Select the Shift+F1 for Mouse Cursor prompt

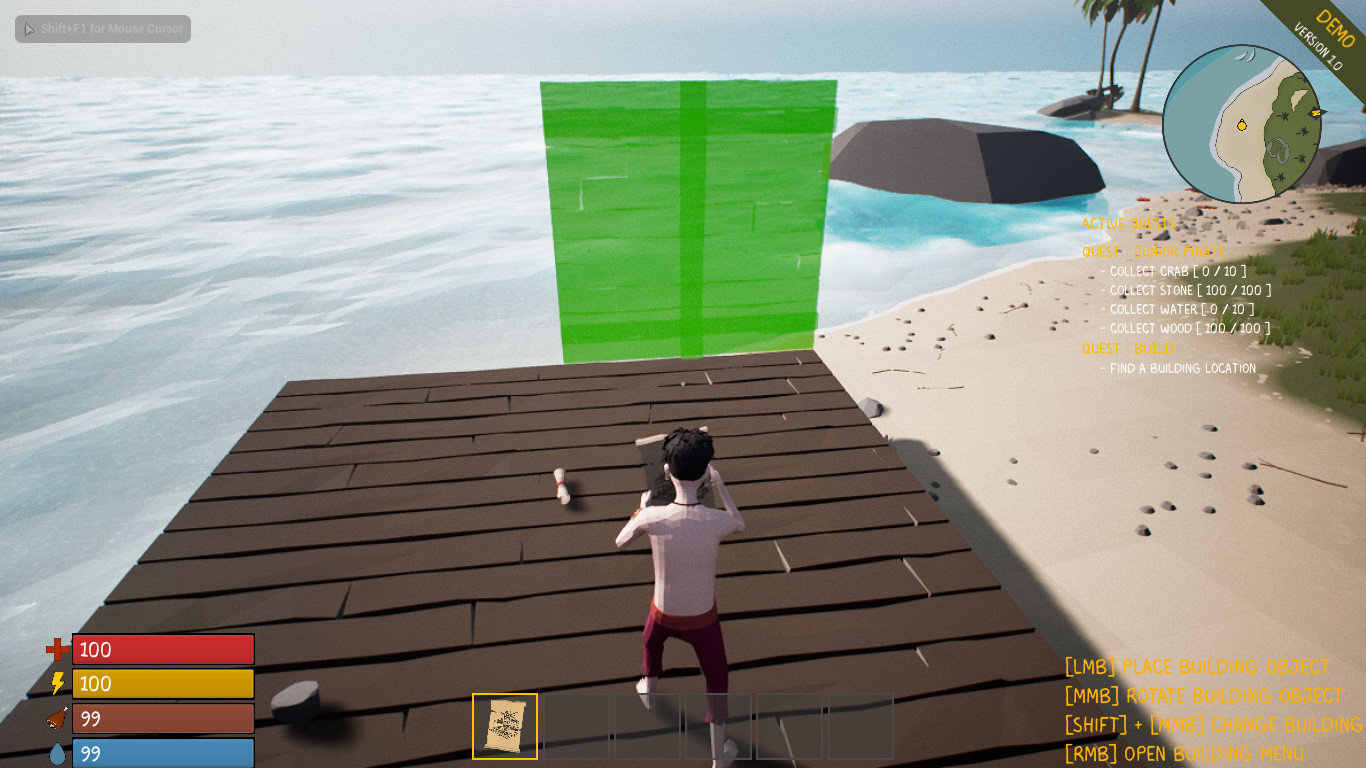tap(101, 29)
